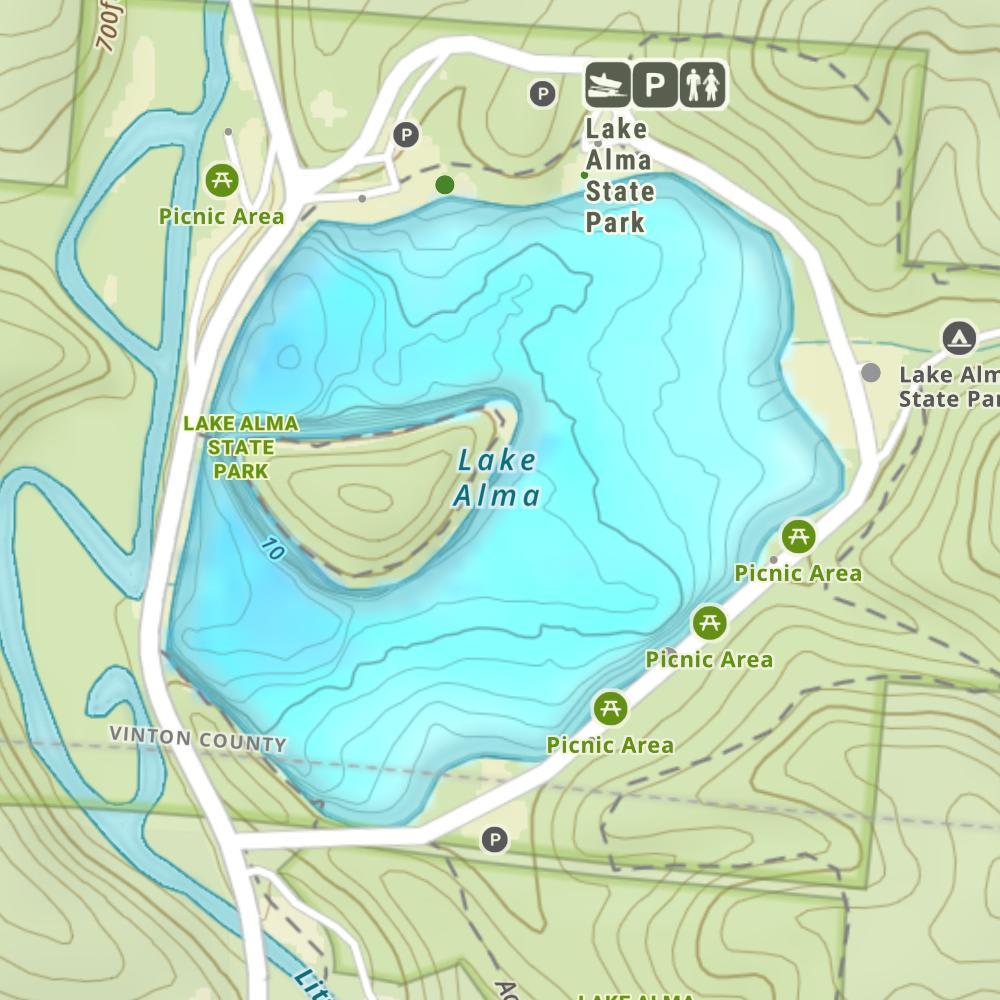Click the square parking icon beside the boat launch

(655, 85)
